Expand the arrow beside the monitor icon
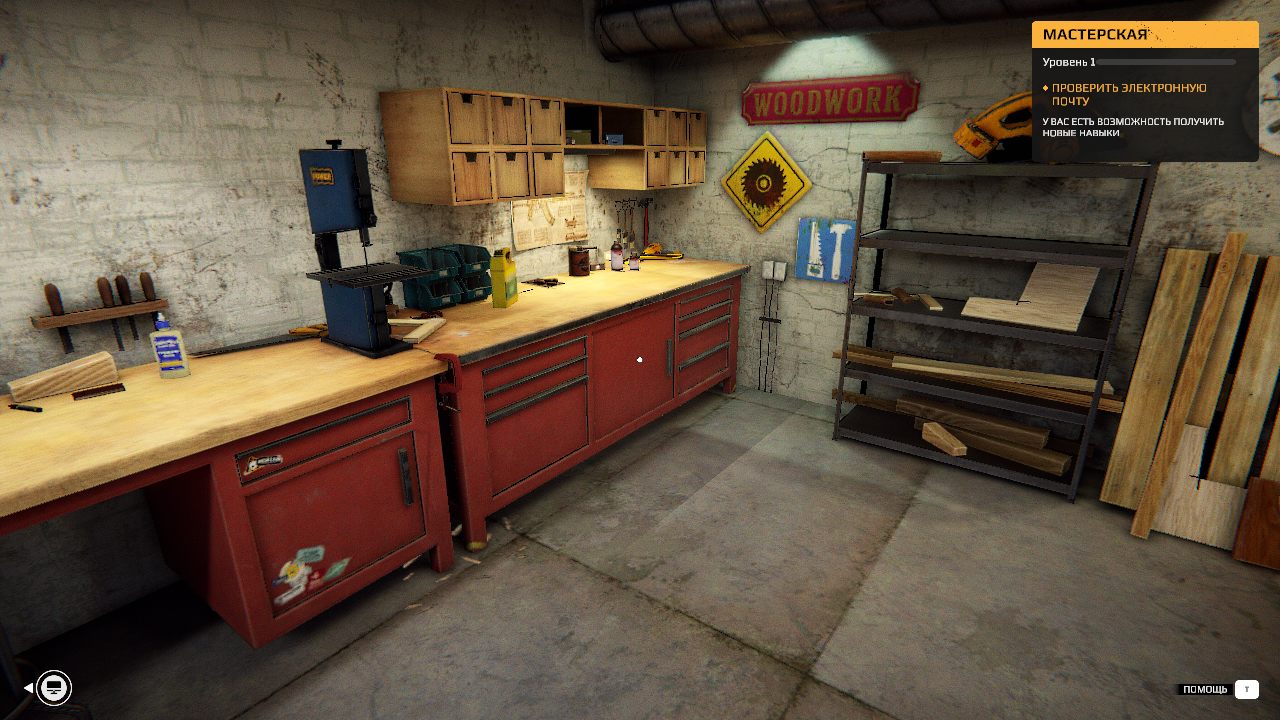The height and width of the screenshot is (720, 1280). pyautogui.click(x=28, y=688)
